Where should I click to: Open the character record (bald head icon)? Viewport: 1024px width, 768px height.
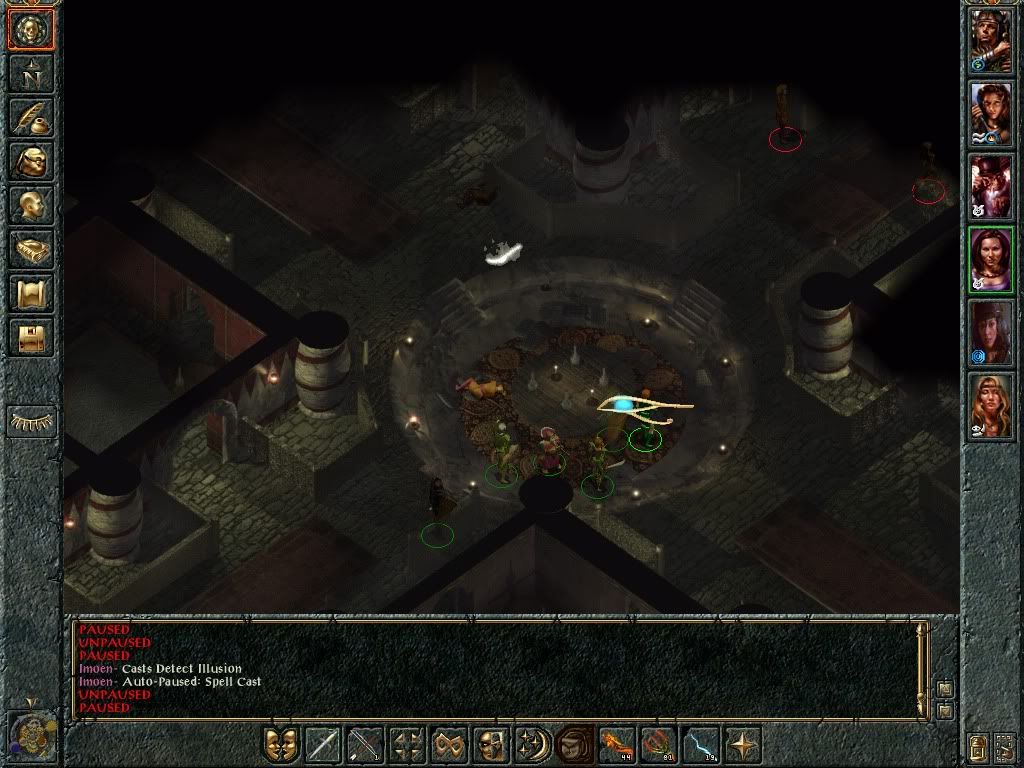coord(31,205)
